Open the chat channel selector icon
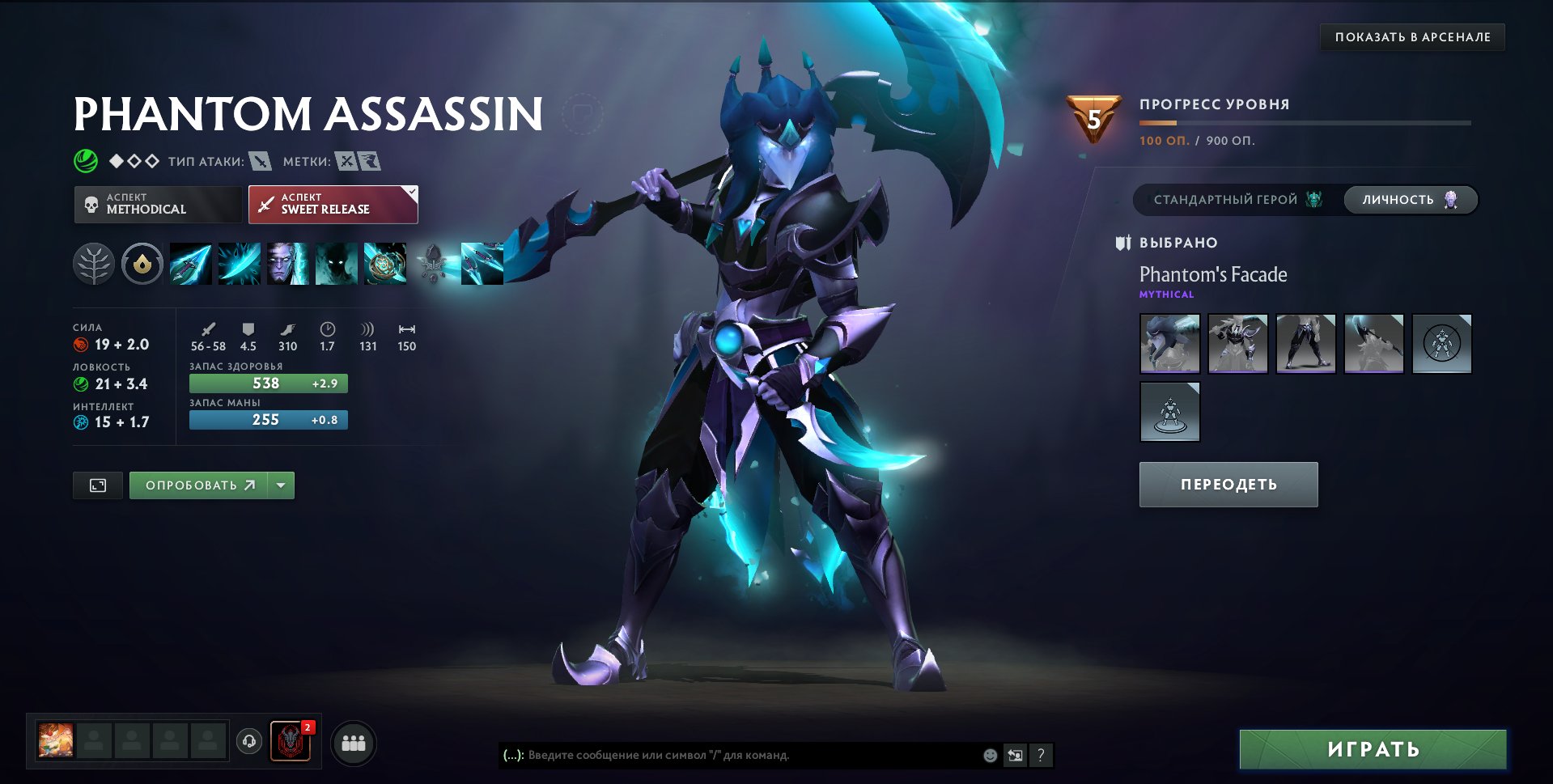 coord(1015,755)
